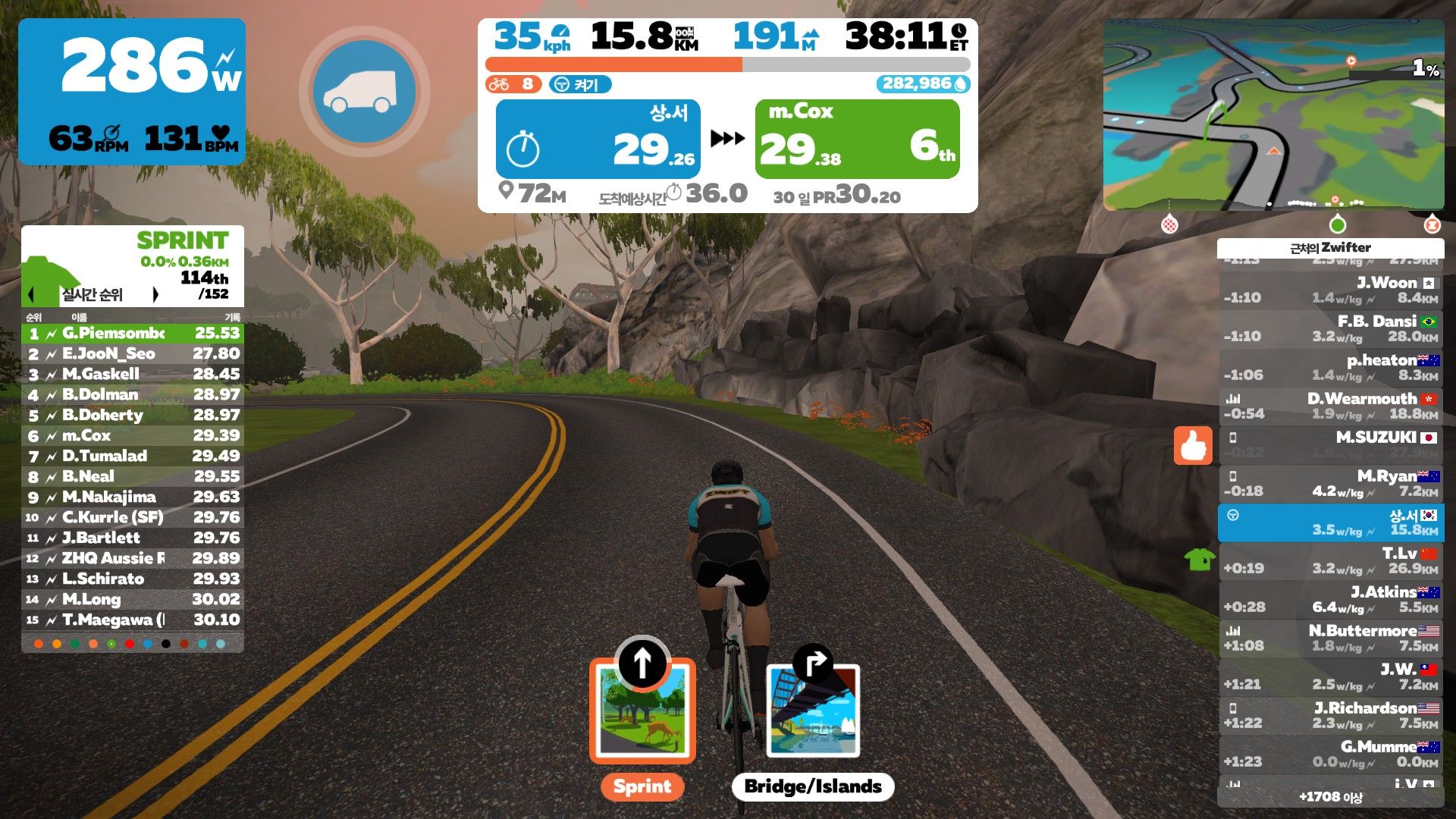Toggle the steering 켜기 button
Screen dimensions: 1456x819
point(580,84)
